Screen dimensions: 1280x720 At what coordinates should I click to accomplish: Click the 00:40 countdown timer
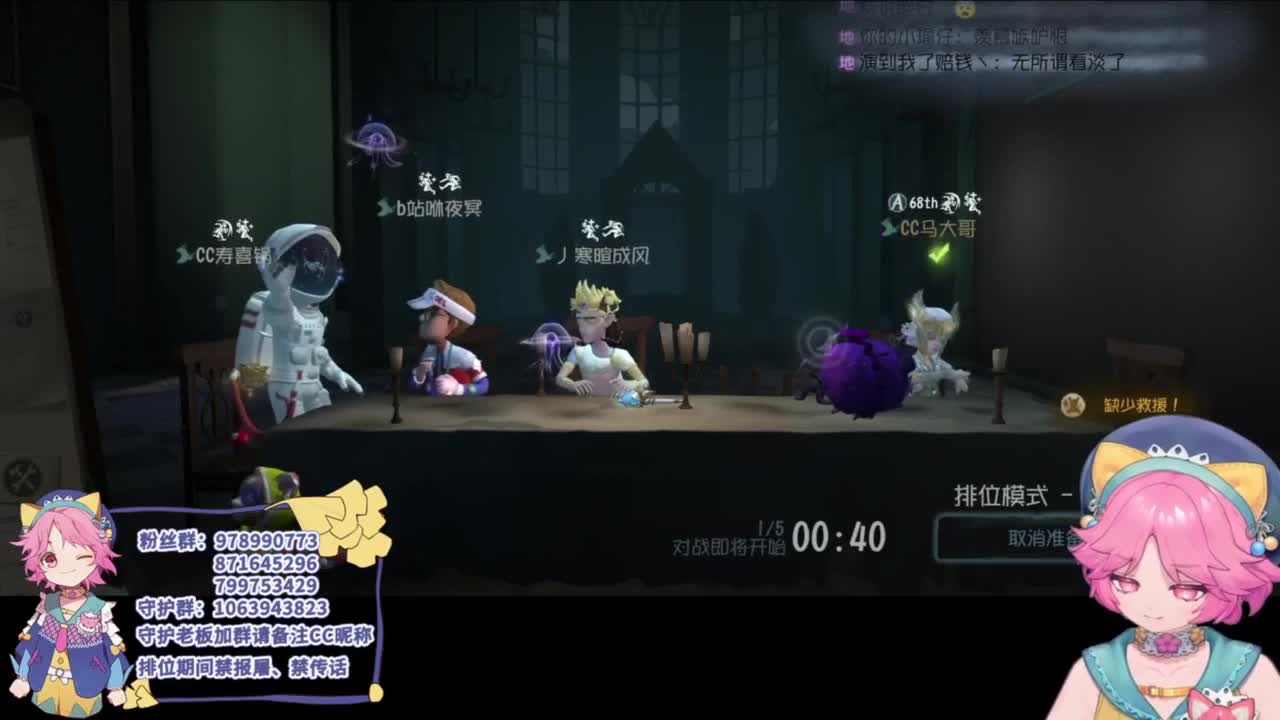837,536
